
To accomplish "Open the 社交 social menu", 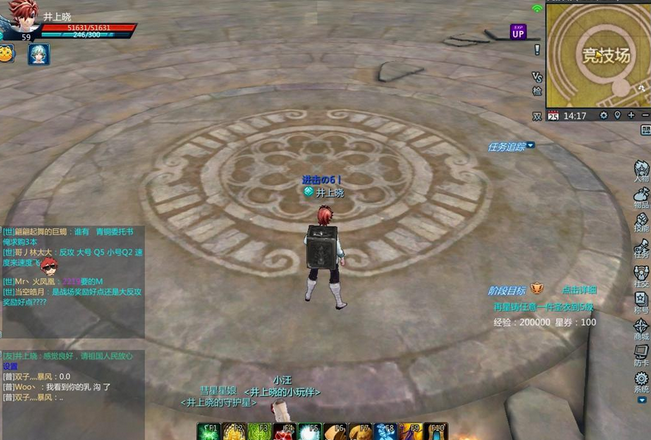I will pyautogui.click(x=641, y=277).
